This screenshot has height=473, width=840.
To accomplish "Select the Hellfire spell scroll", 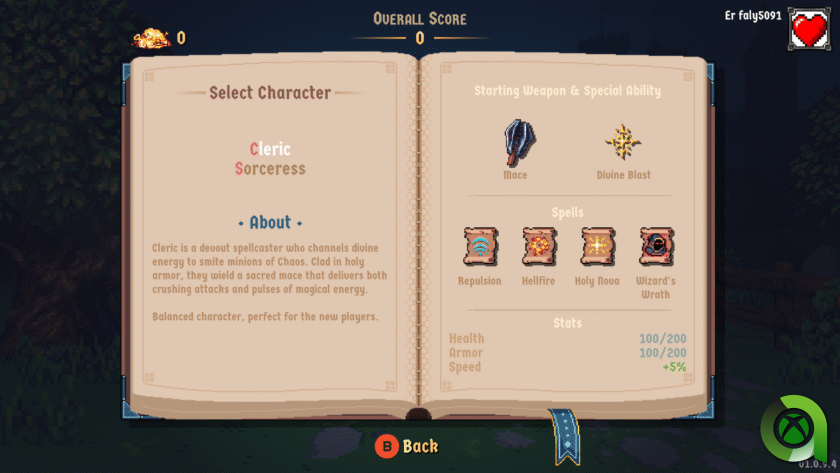I will 539,246.
